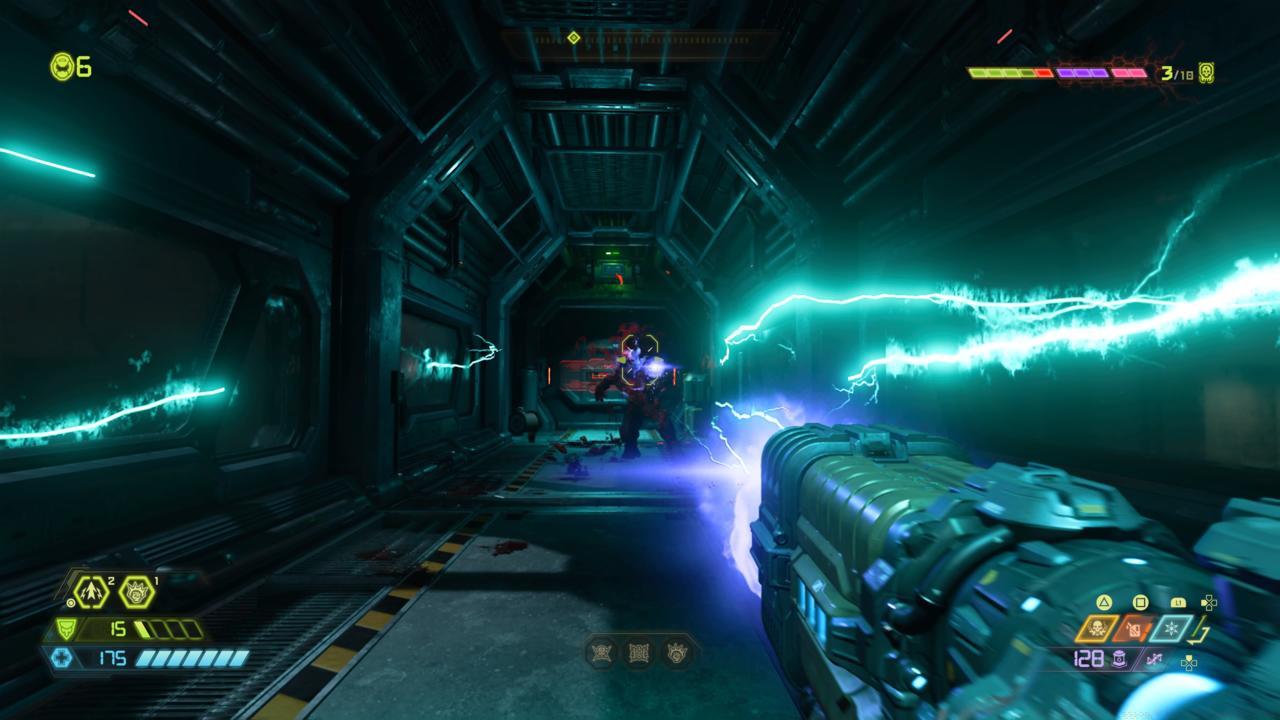Click the flaming fist hexagon icon
Screen dimensions: 1280x720
point(137,592)
